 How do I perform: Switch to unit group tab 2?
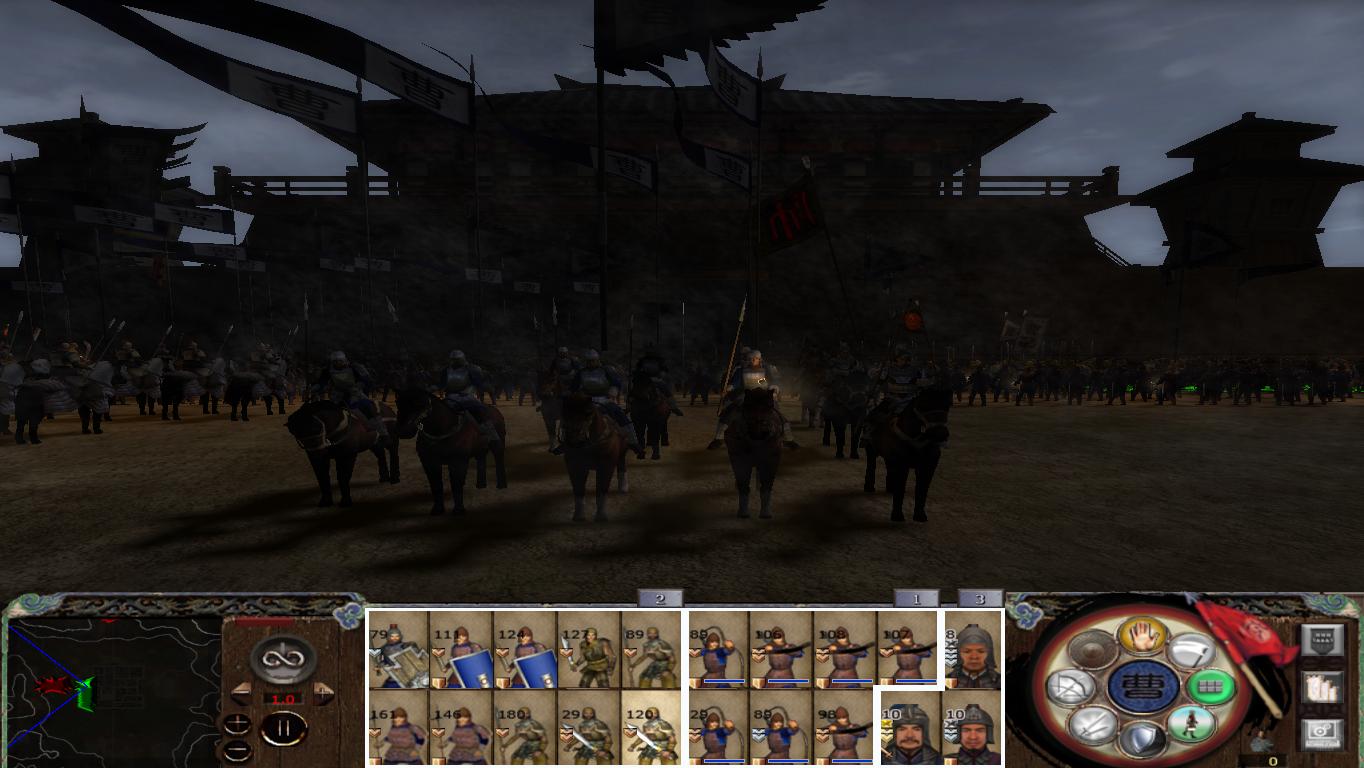[658, 600]
